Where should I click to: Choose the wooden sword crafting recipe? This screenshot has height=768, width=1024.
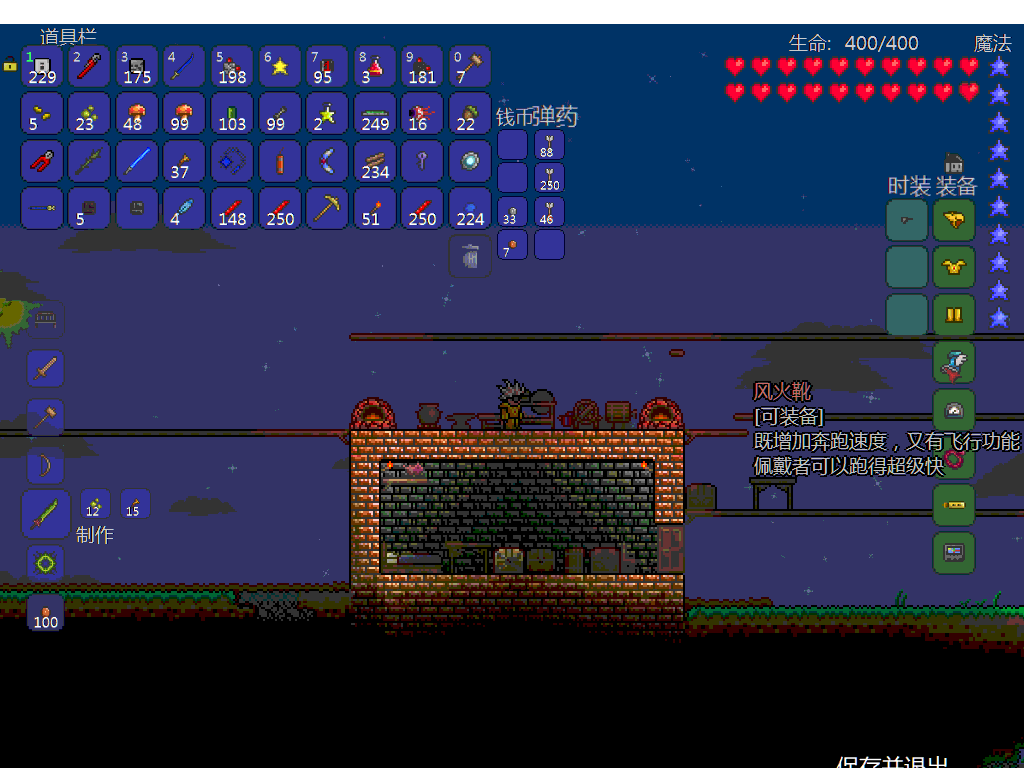[46, 369]
